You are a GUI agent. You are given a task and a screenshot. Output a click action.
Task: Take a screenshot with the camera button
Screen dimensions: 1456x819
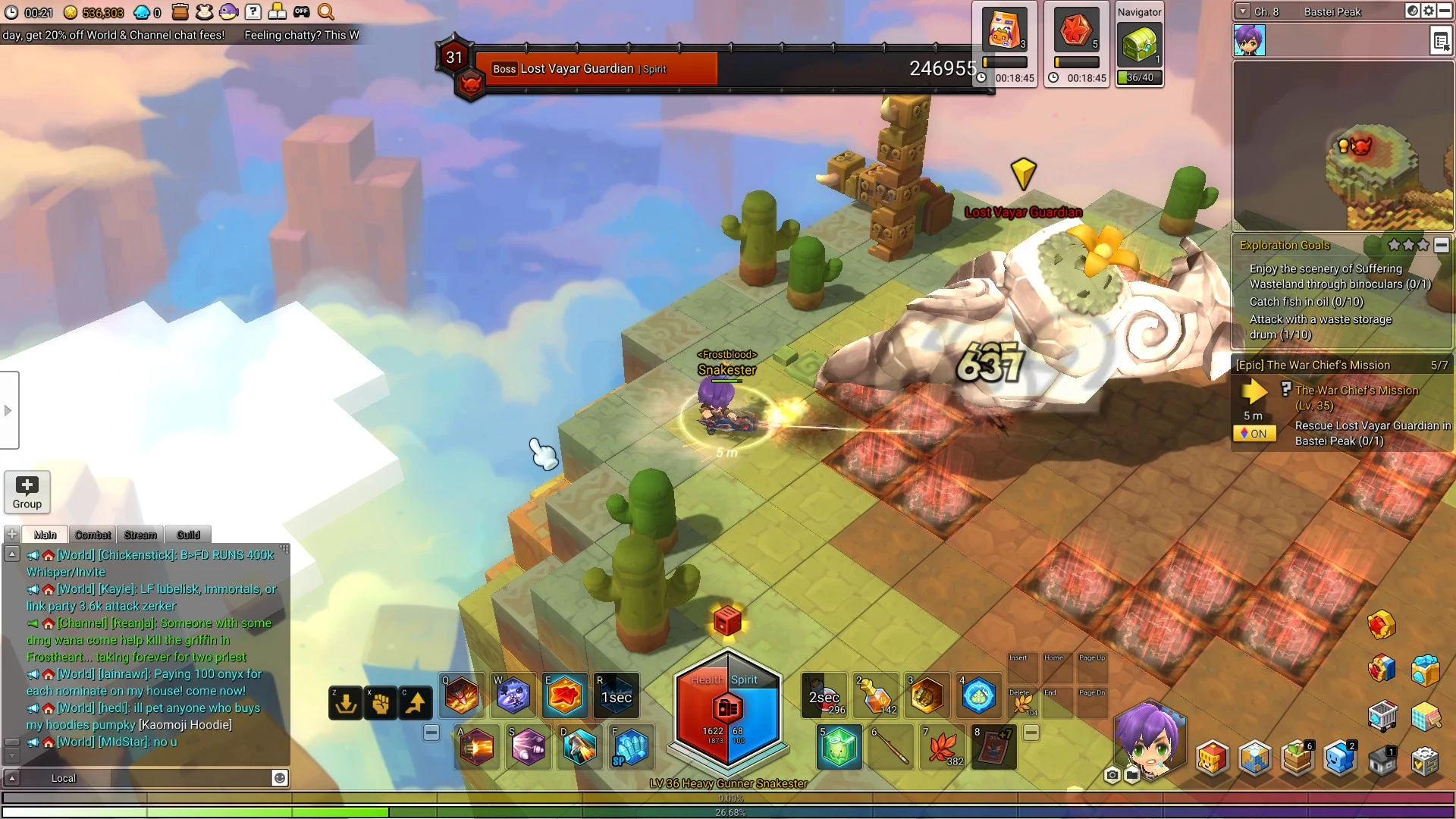coord(1112,774)
